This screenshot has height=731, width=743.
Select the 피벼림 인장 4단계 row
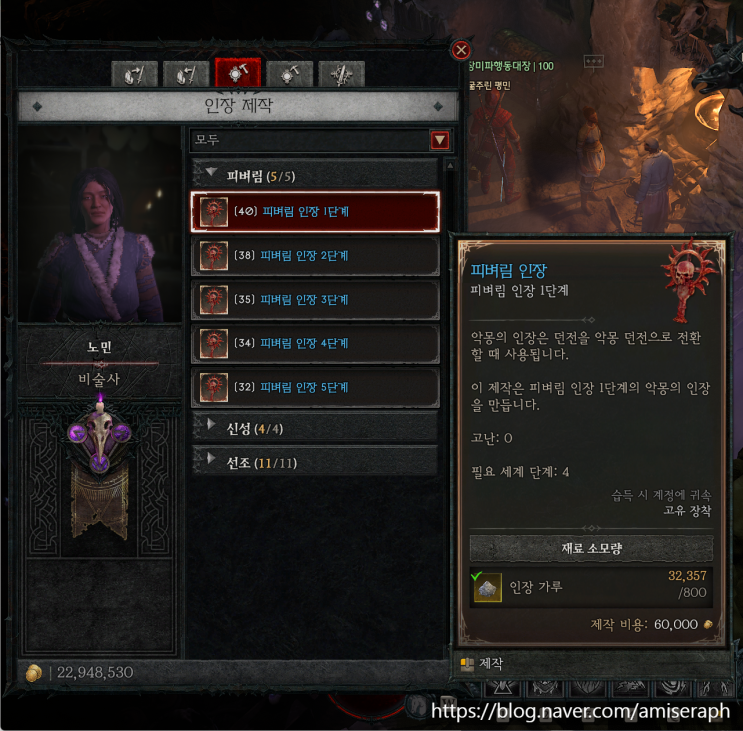point(314,343)
